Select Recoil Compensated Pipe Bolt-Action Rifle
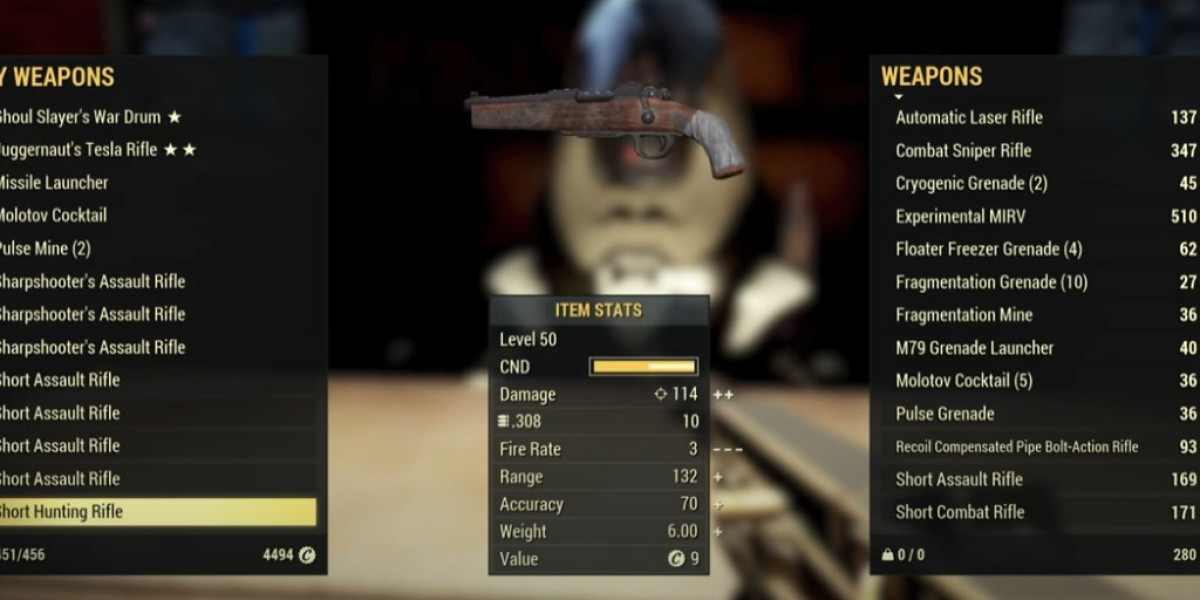Image resolution: width=1200 pixels, height=600 pixels. 1016,447
